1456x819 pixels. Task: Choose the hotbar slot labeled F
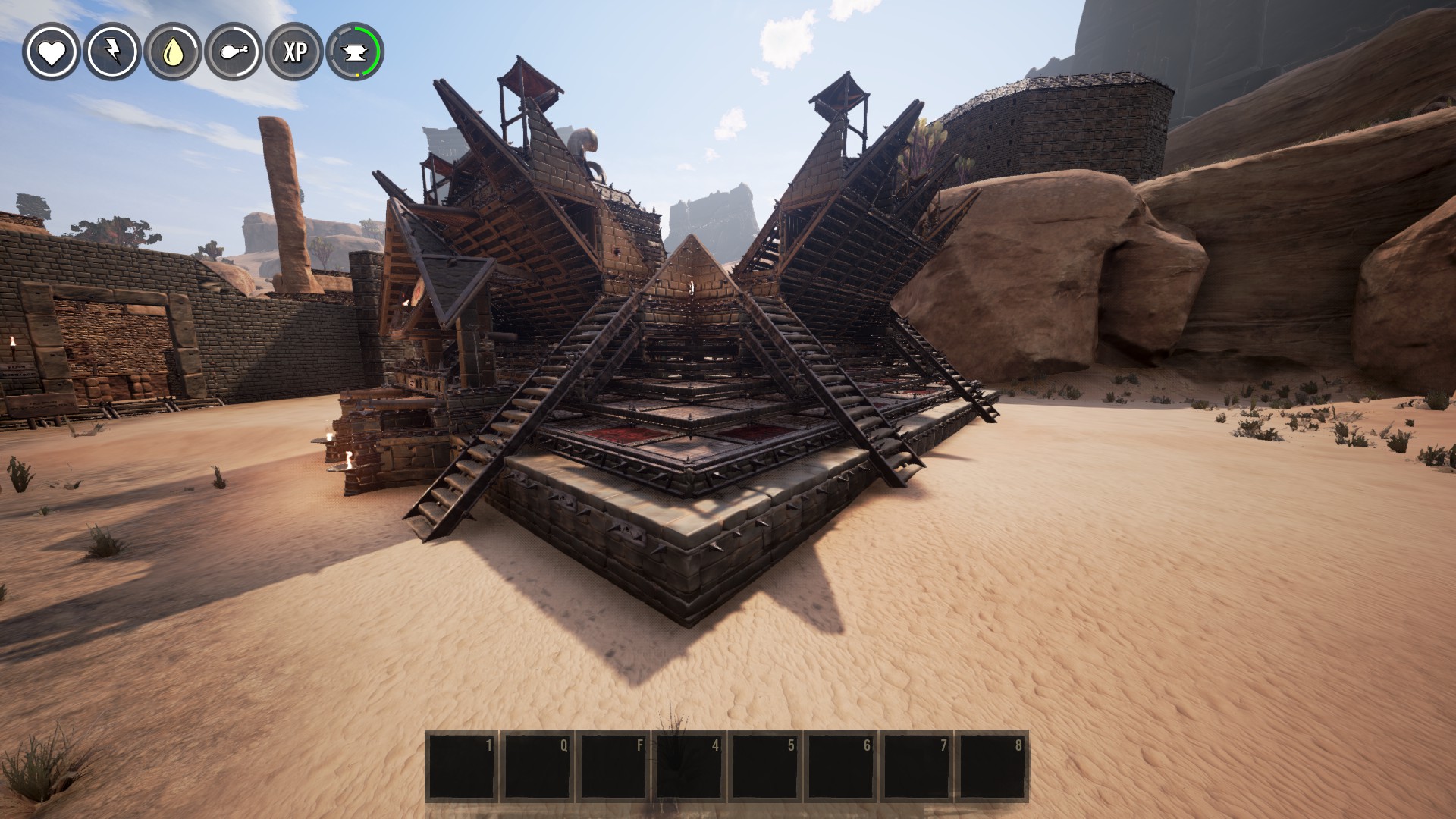(613, 766)
